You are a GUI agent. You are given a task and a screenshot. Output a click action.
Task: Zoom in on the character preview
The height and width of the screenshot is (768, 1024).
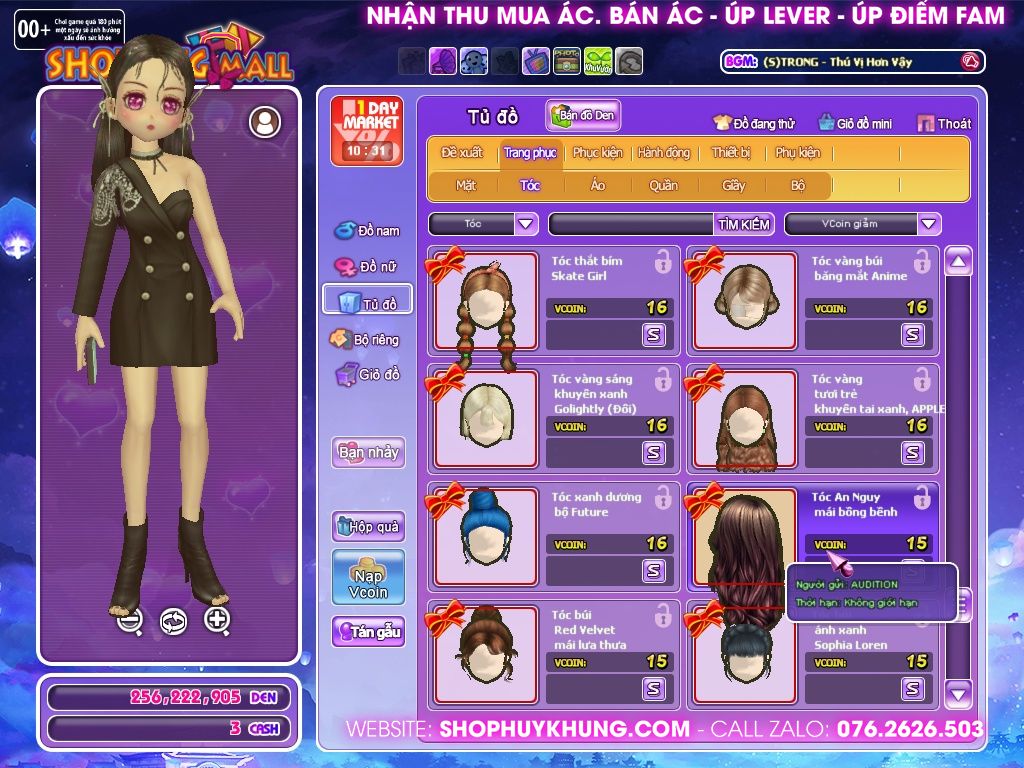coord(217,620)
